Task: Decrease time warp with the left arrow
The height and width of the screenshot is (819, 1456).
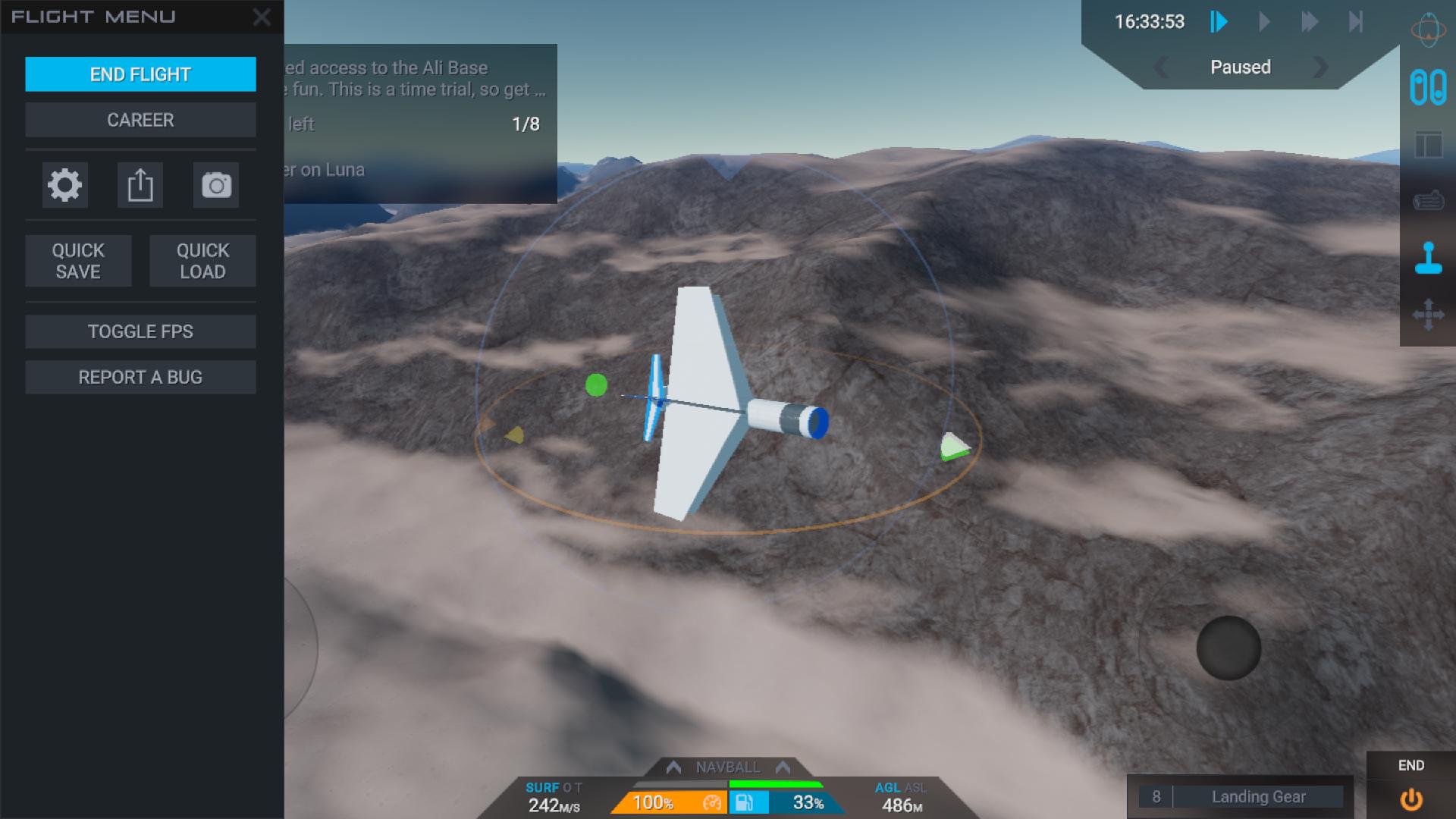Action: 1160,67
